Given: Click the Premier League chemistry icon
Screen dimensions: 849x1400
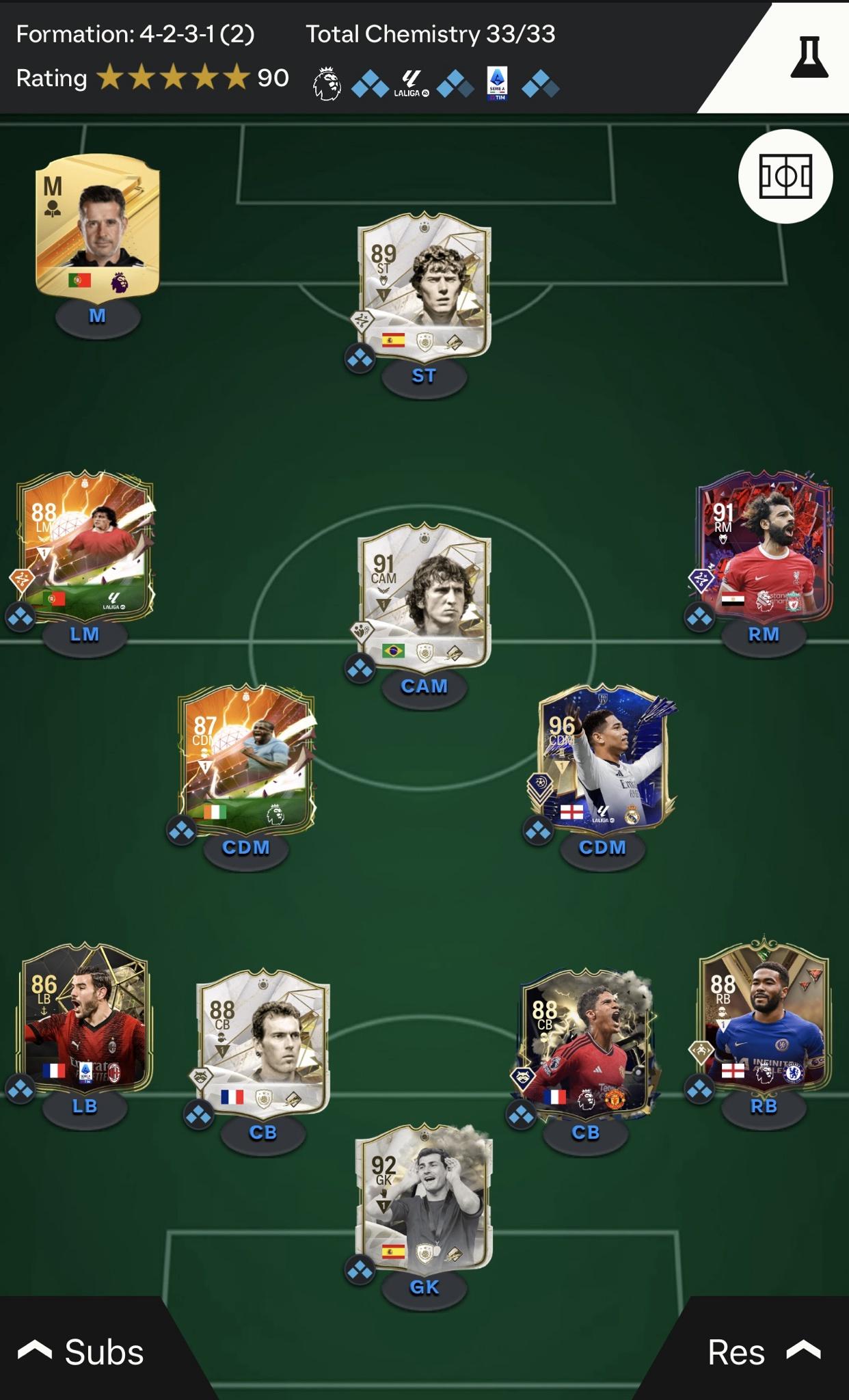Looking at the screenshot, I should point(327,84).
